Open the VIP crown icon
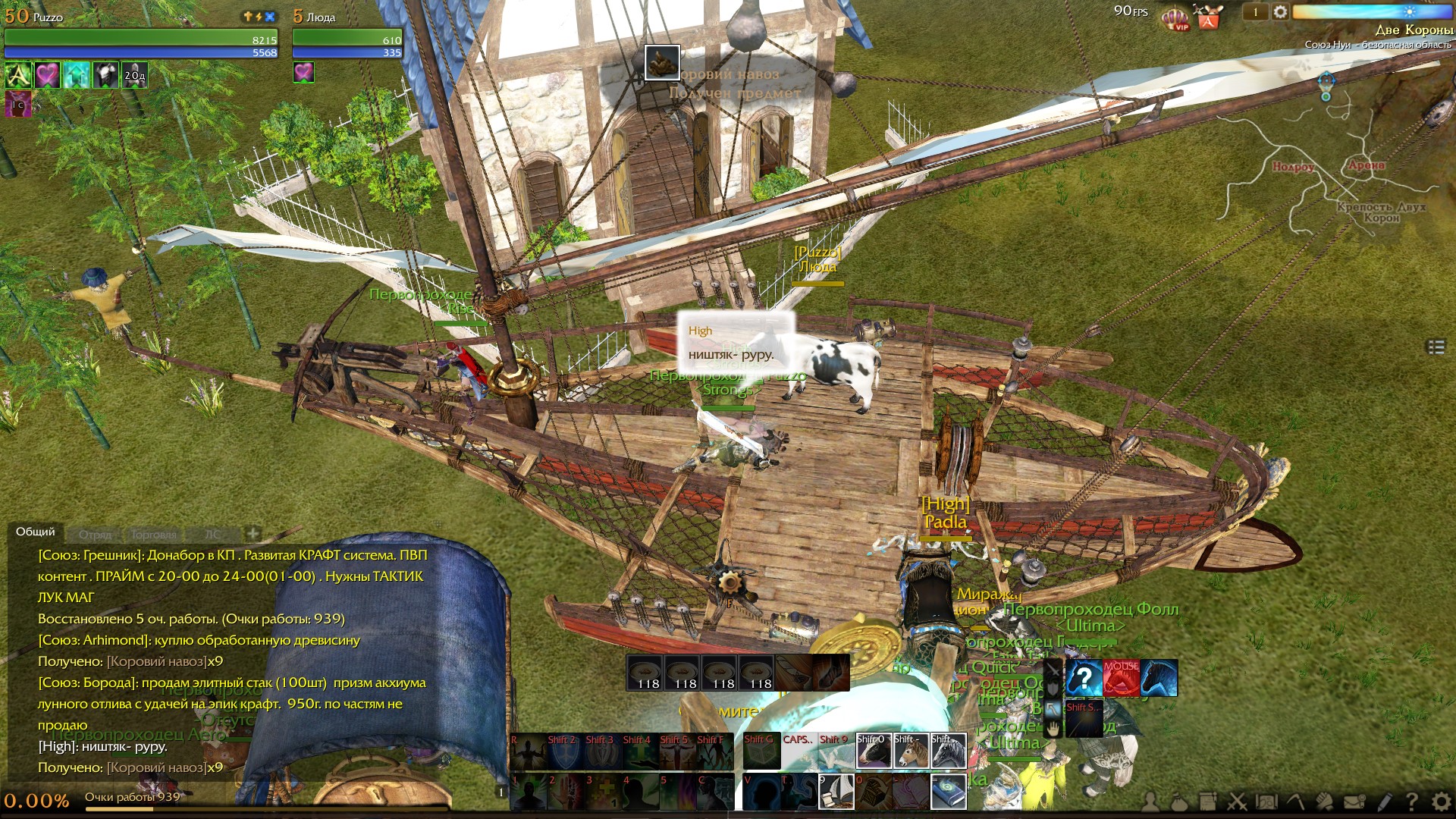The height and width of the screenshot is (819, 1456). point(1175,17)
